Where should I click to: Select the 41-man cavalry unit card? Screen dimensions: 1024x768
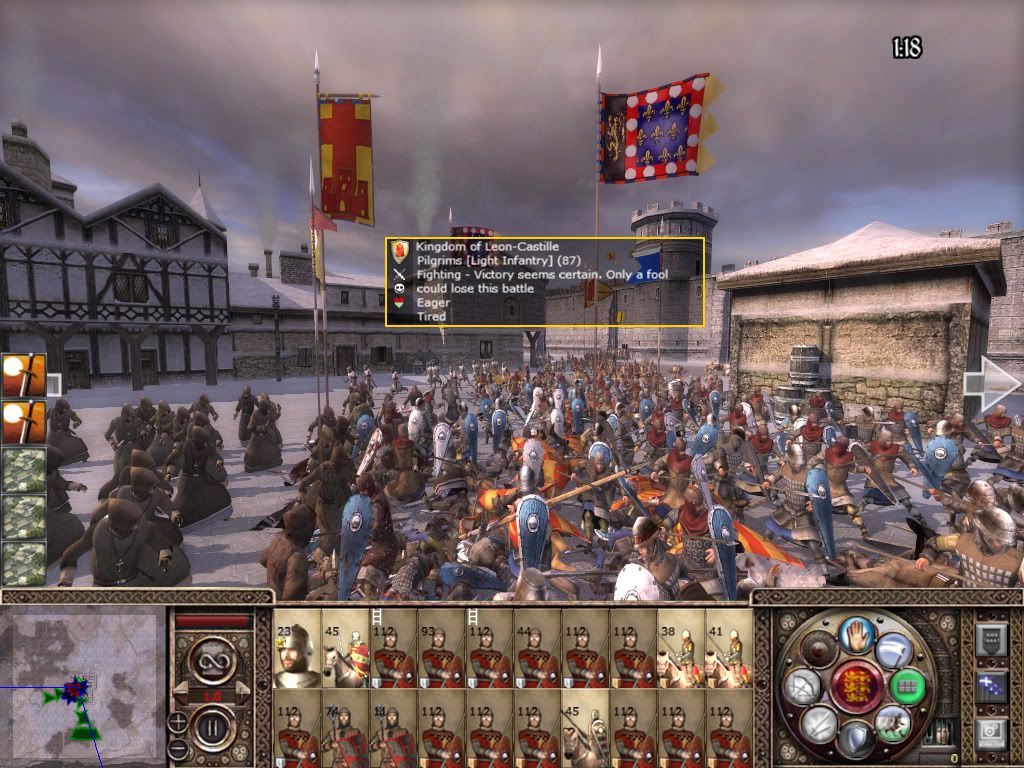click(729, 649)
